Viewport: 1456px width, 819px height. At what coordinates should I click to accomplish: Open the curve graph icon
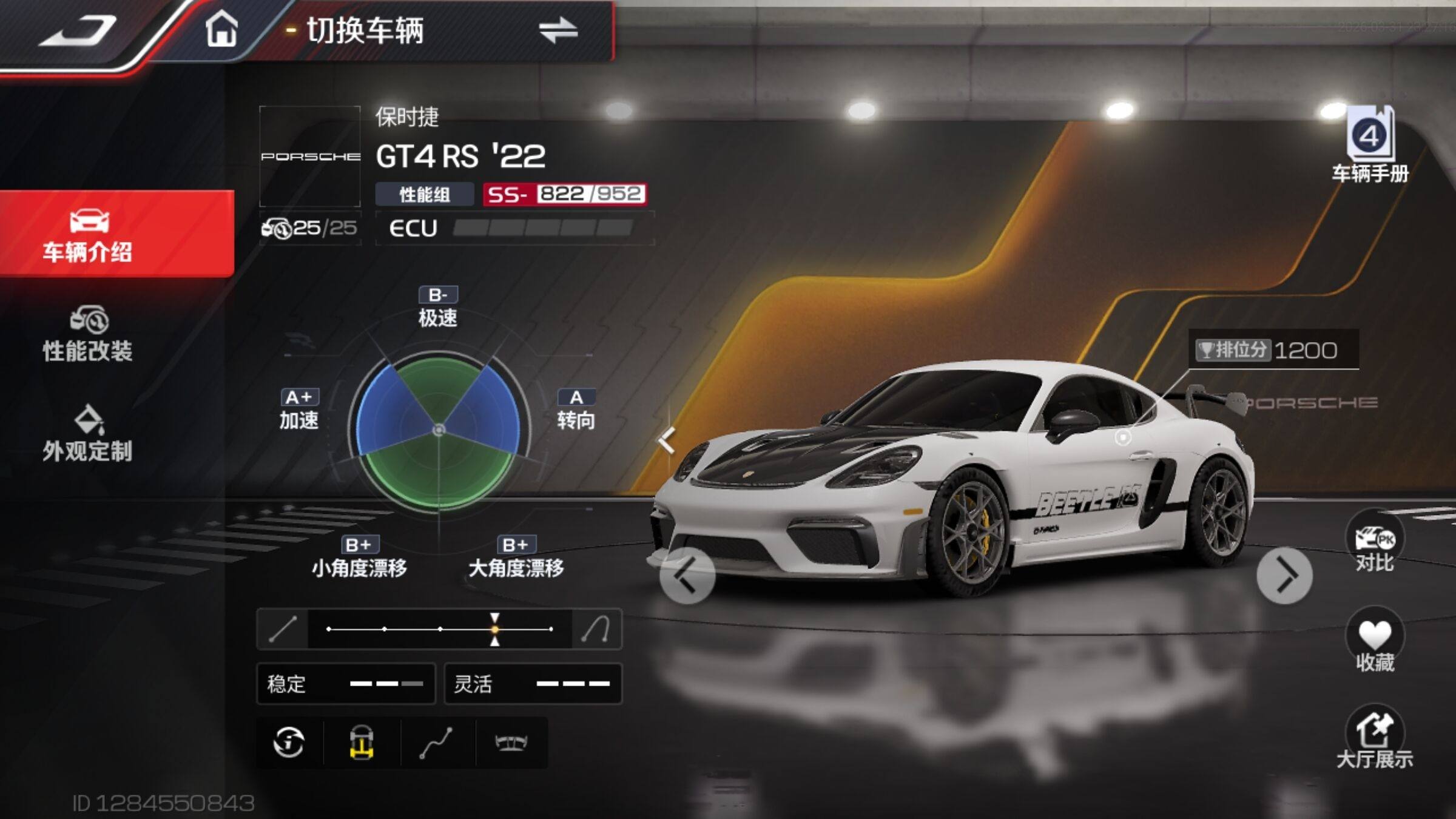(x=437, y=742)
